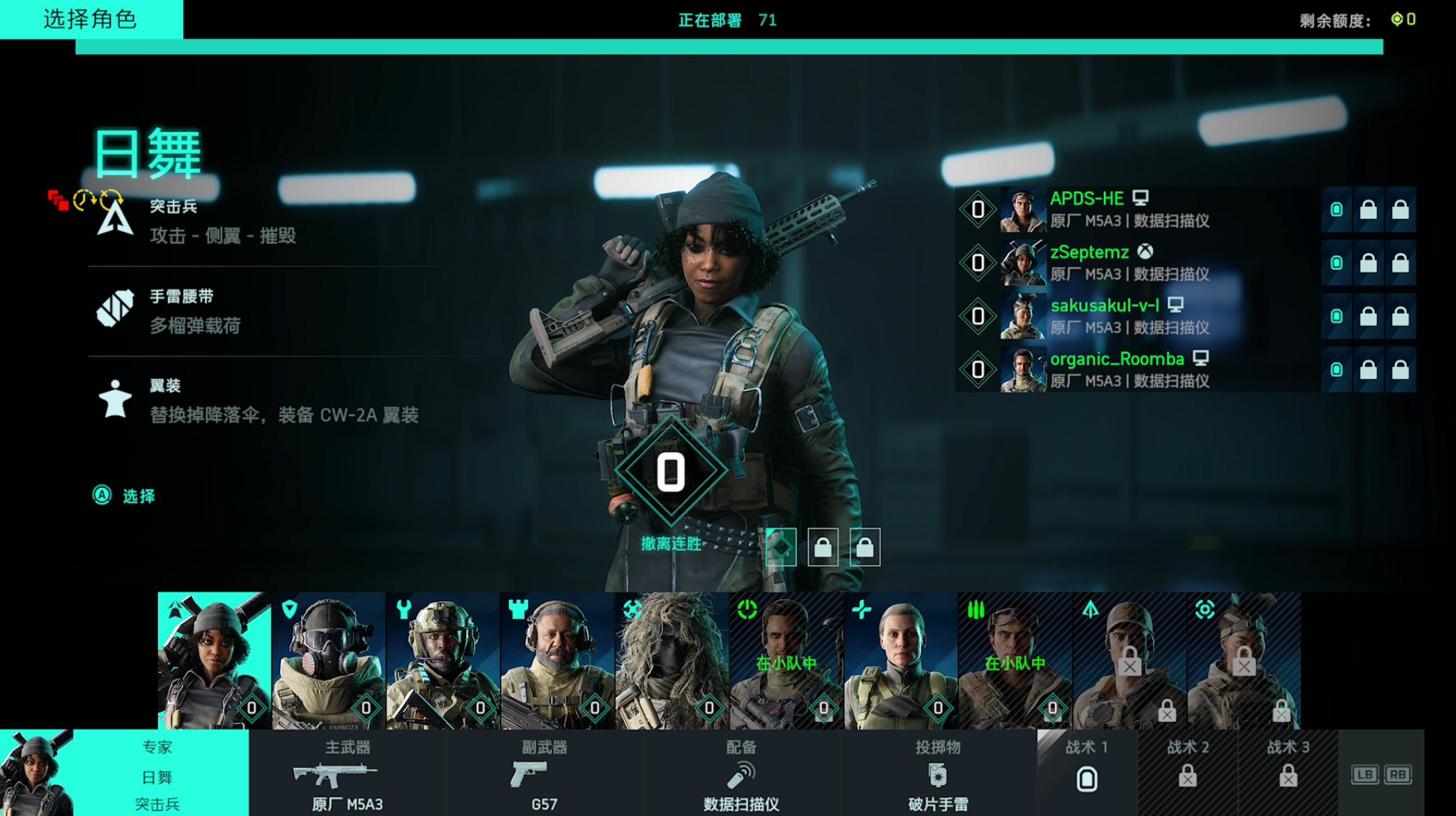Select the highlighted 日舞 specialist portrait
1456x816 pixels.
(214, 661)
